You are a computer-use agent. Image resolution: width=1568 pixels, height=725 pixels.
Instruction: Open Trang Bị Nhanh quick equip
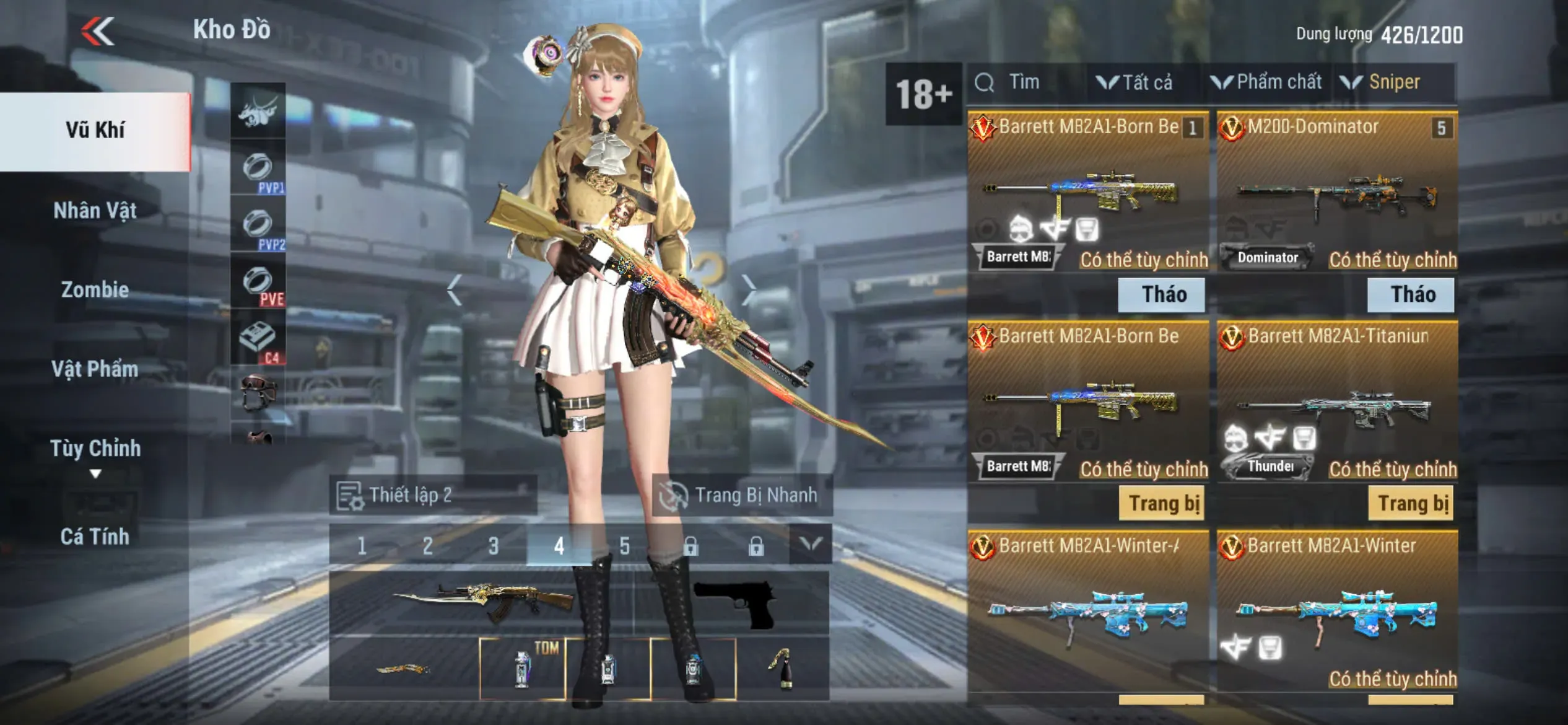coord(742,495)
